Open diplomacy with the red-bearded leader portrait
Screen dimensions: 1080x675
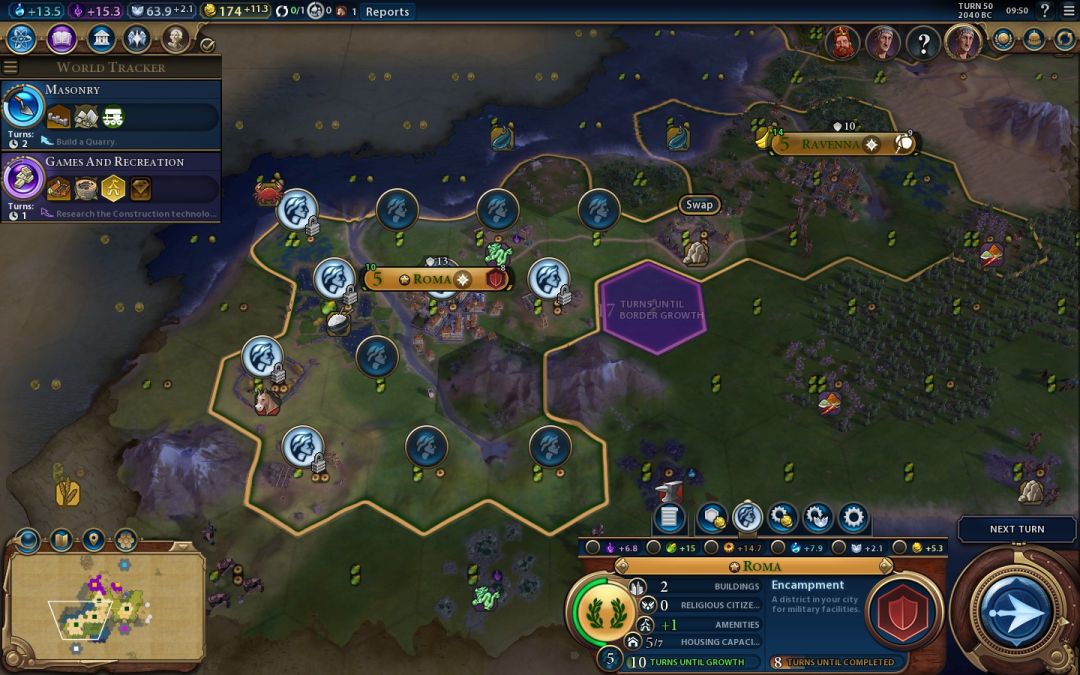point(843,42)
